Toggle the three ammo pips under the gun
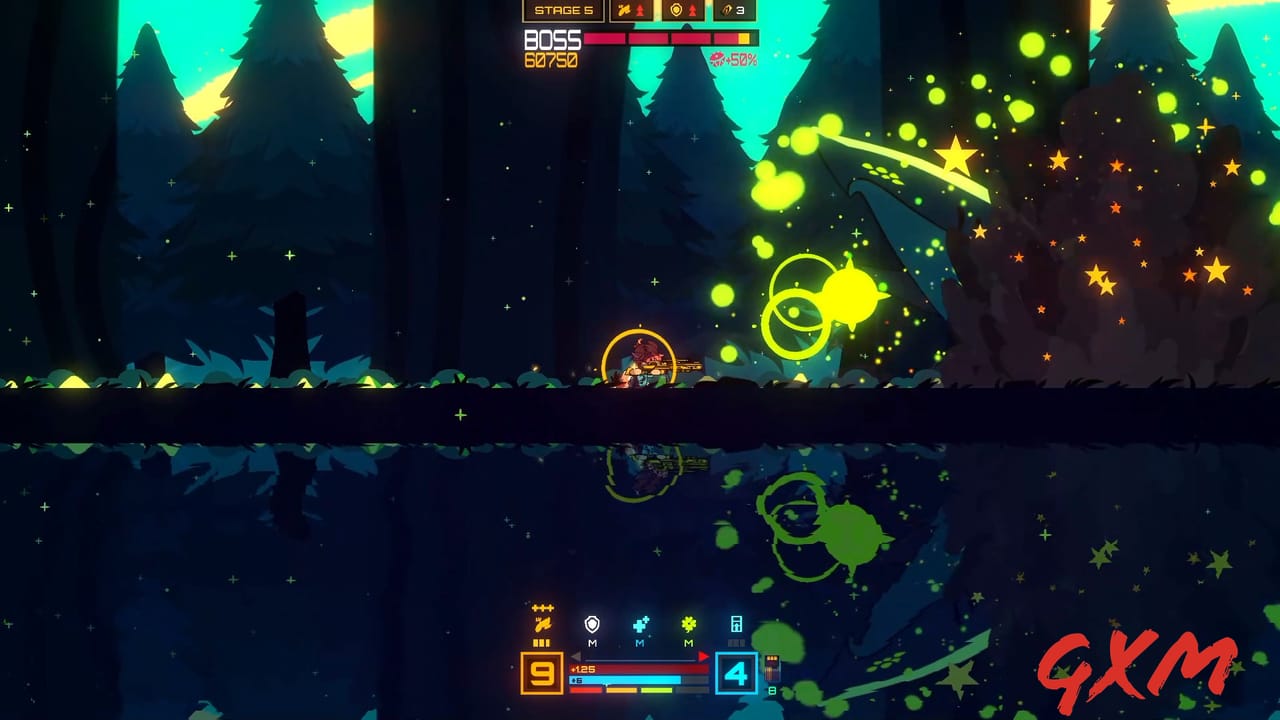 (541, 643)
